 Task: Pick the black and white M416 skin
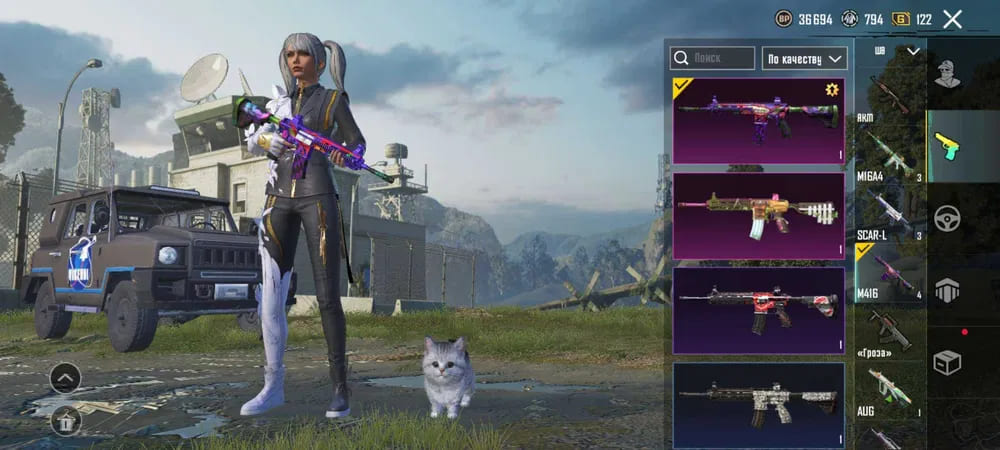(x=758, y=404)
